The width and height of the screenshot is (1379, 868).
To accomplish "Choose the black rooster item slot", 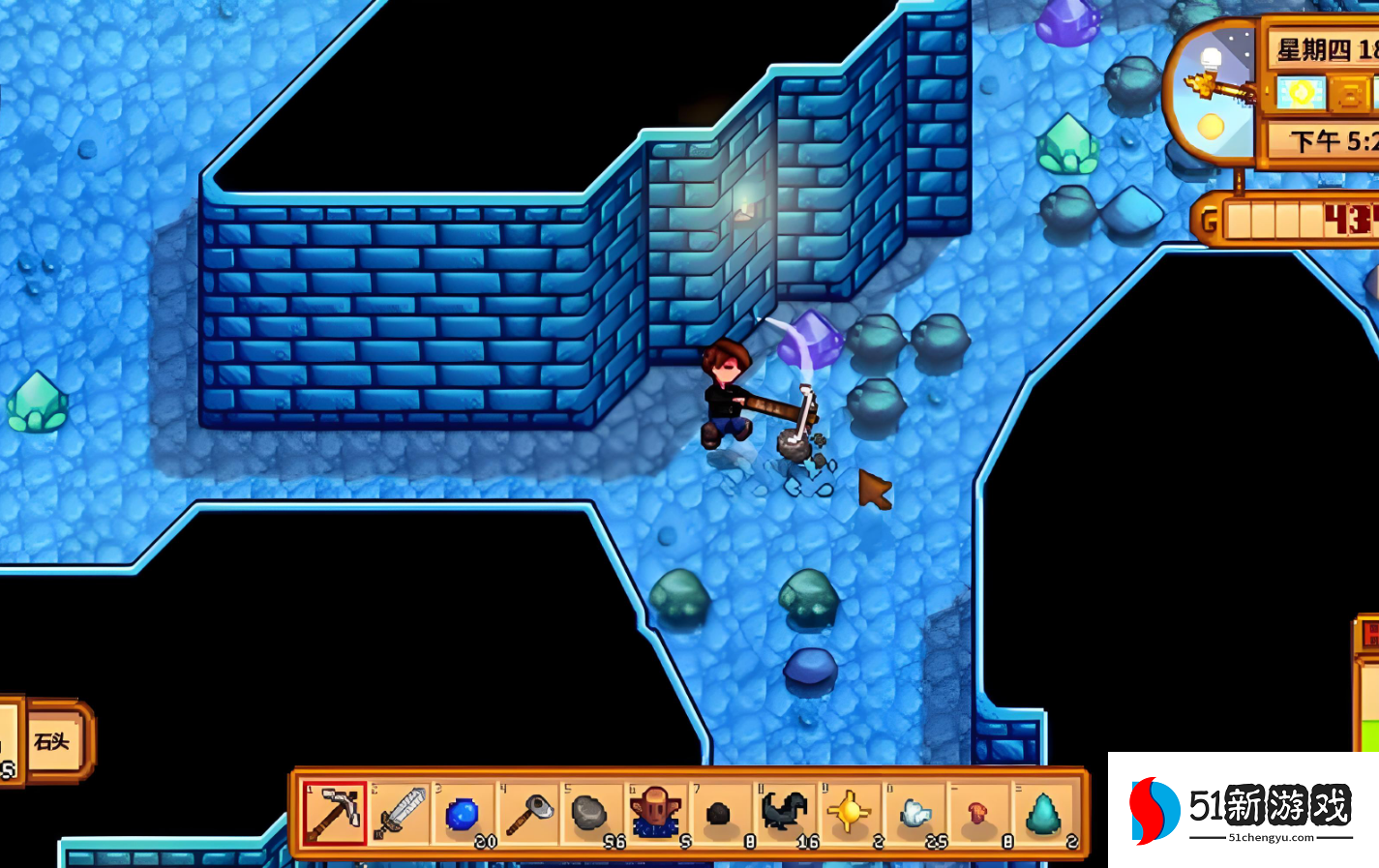I will pyautogui.click(x=785, y=813).
